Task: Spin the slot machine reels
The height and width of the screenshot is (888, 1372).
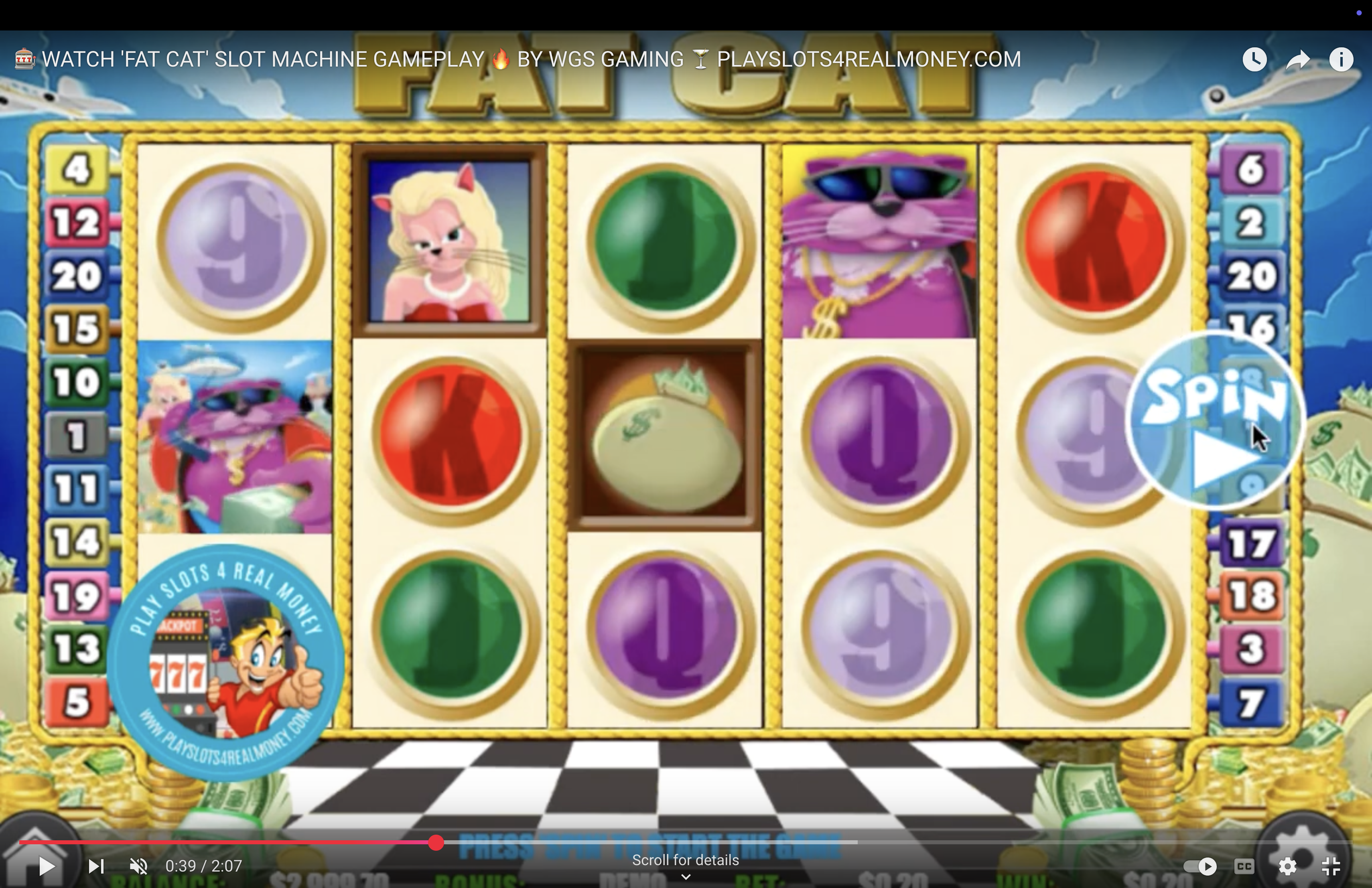Action: coord(1214,421)
